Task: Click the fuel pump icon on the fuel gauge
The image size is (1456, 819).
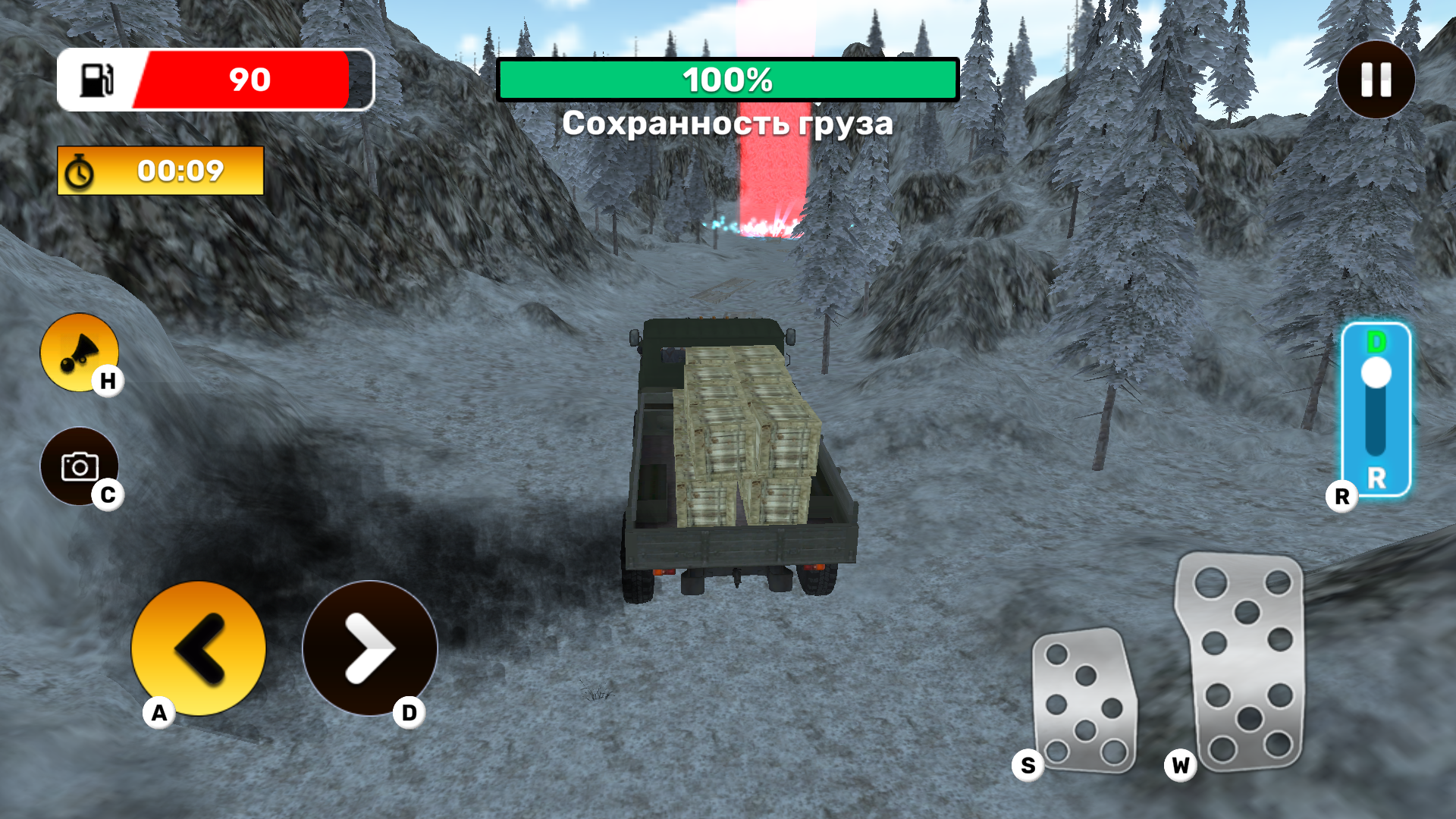Action: tap(97, 80)
